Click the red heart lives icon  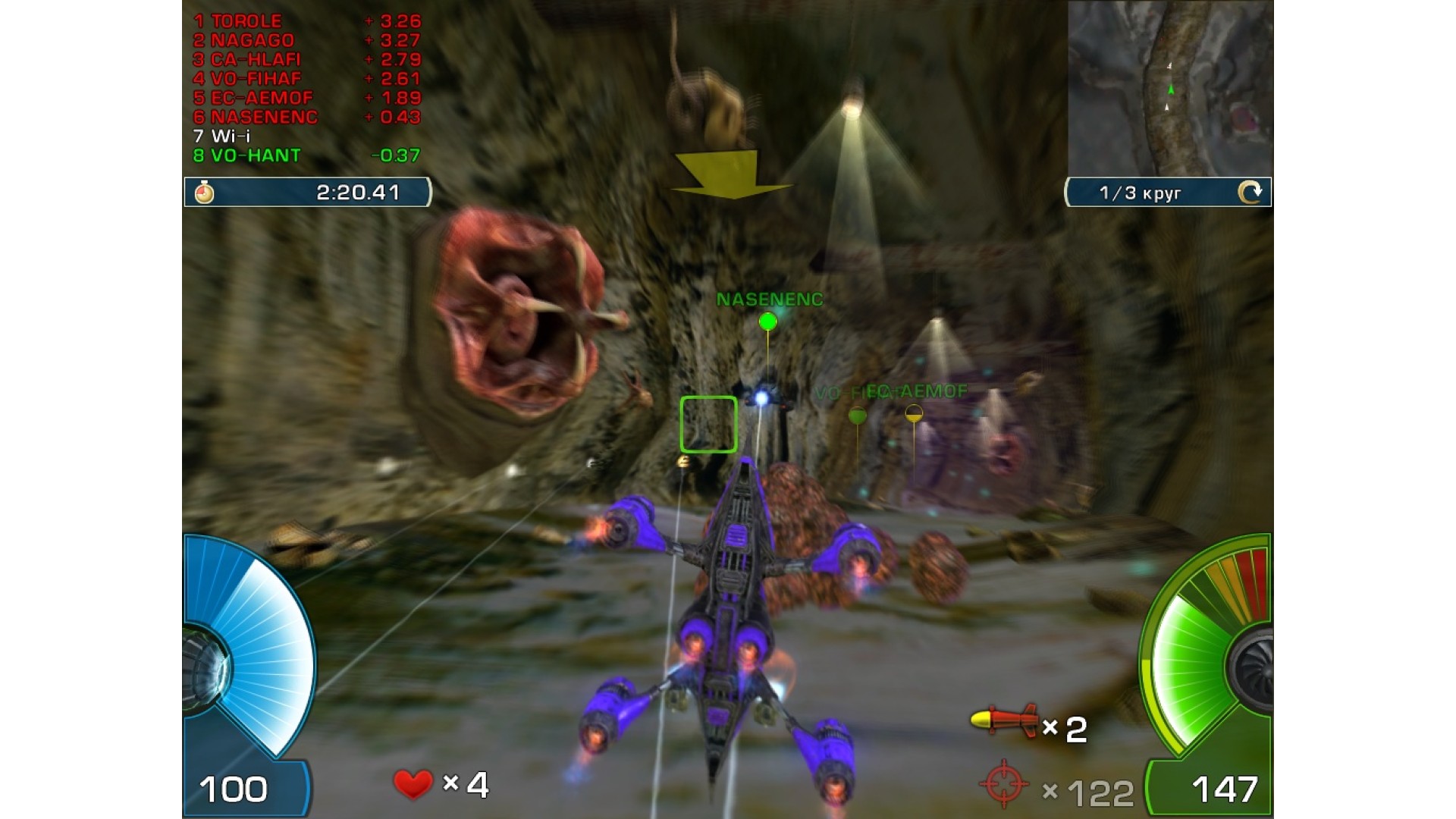pos(413,784)
